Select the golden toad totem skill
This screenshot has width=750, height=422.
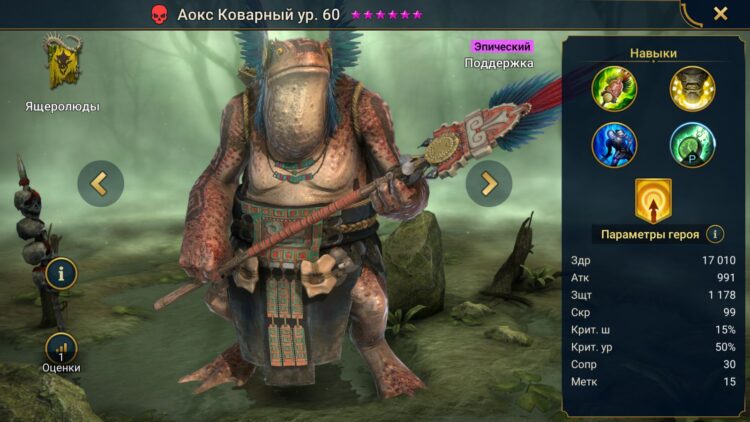tap(692, 88)
